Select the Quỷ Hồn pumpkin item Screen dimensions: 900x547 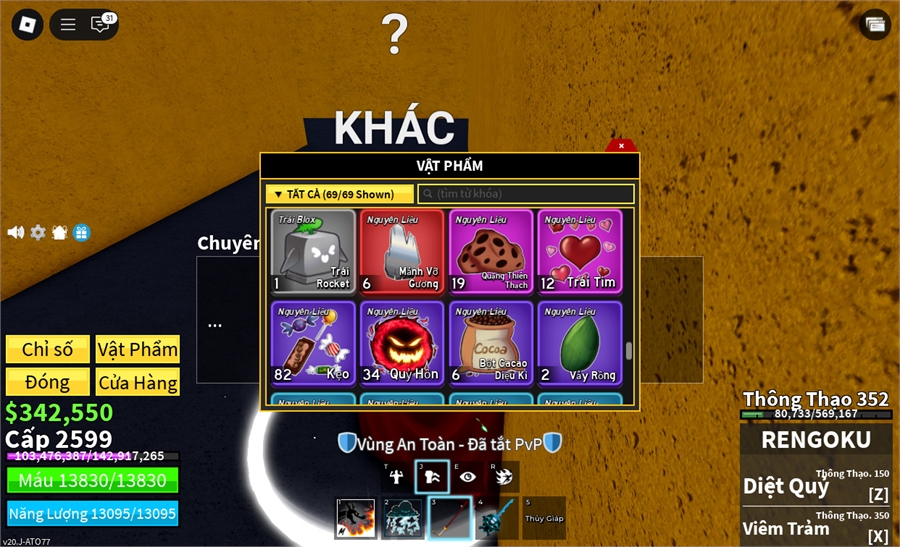coord(402,343)
